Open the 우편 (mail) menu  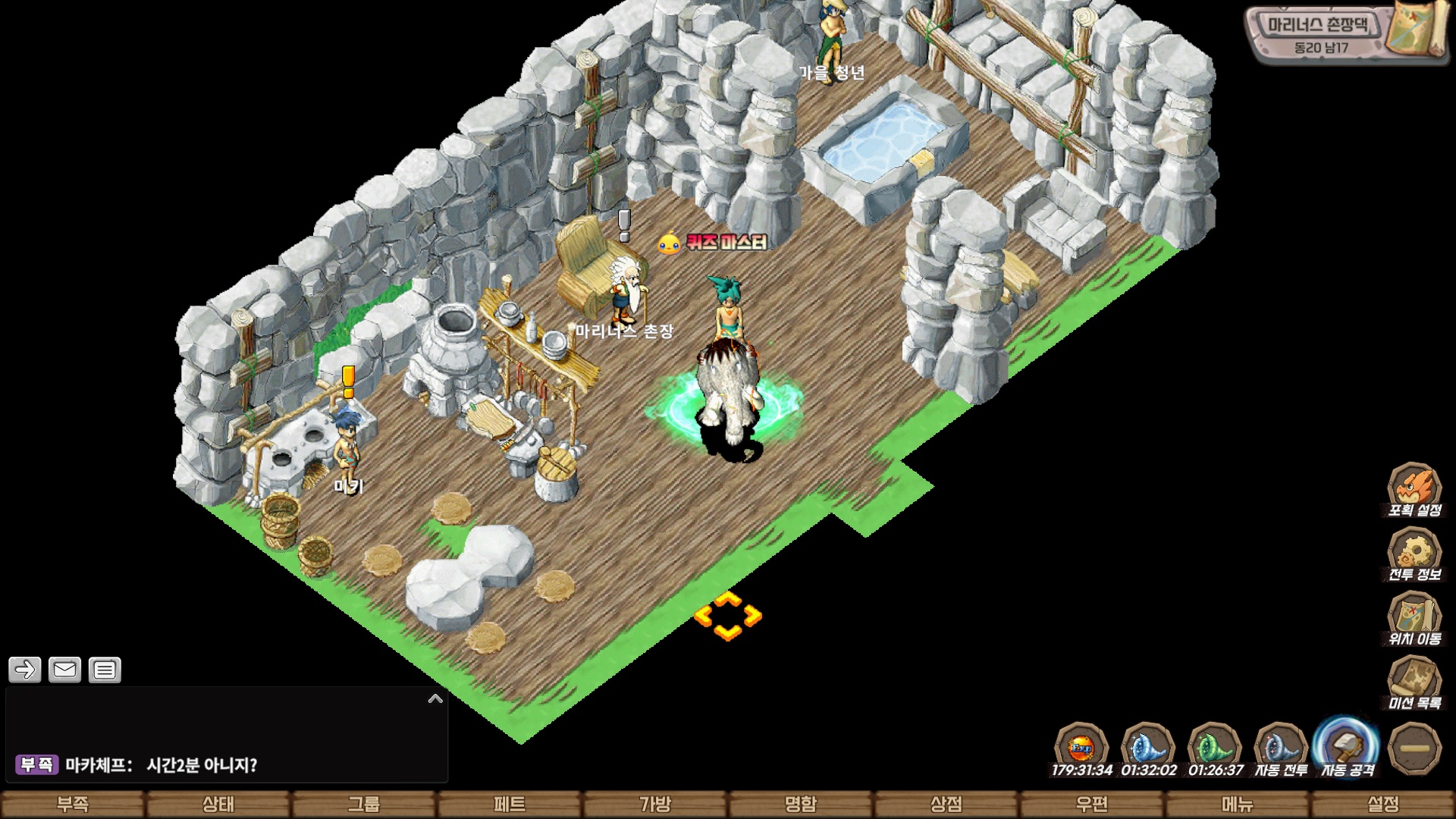pyautogui.click(x=1092, y=804)
